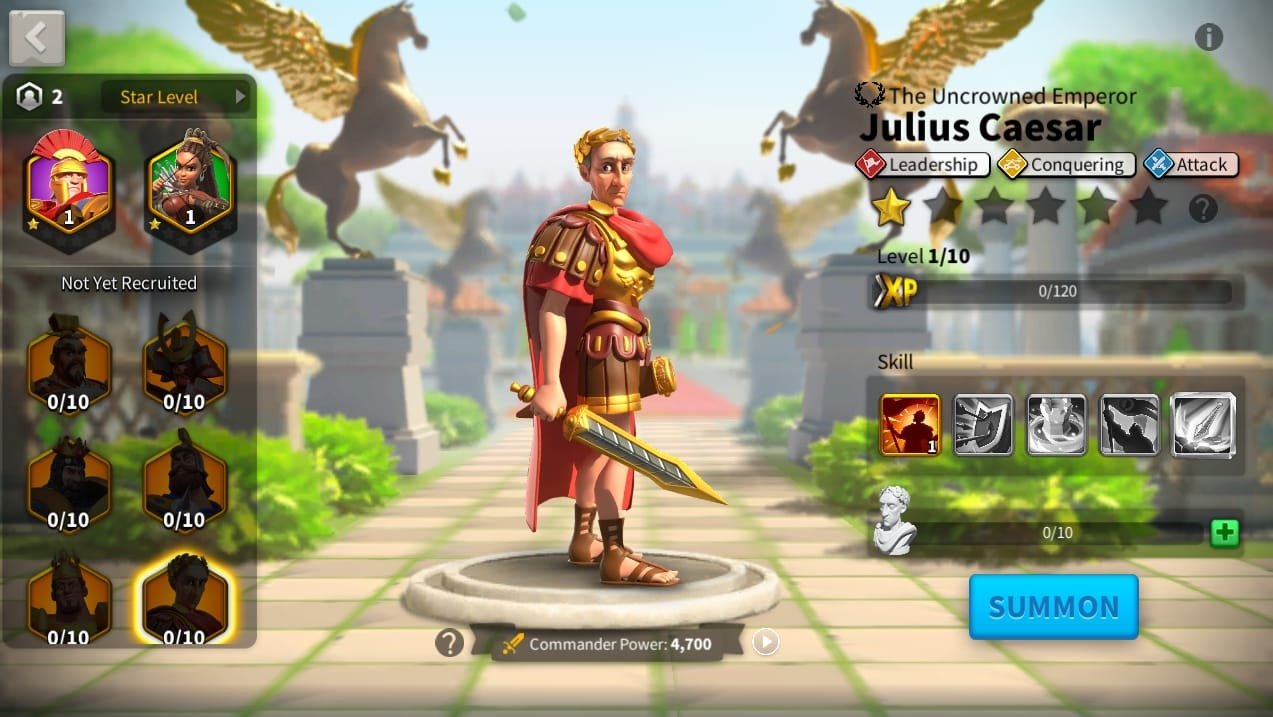This screenshot has width=1273, height=717.
Task: Play the commander preview video
Action: click(x=766, y=642)
